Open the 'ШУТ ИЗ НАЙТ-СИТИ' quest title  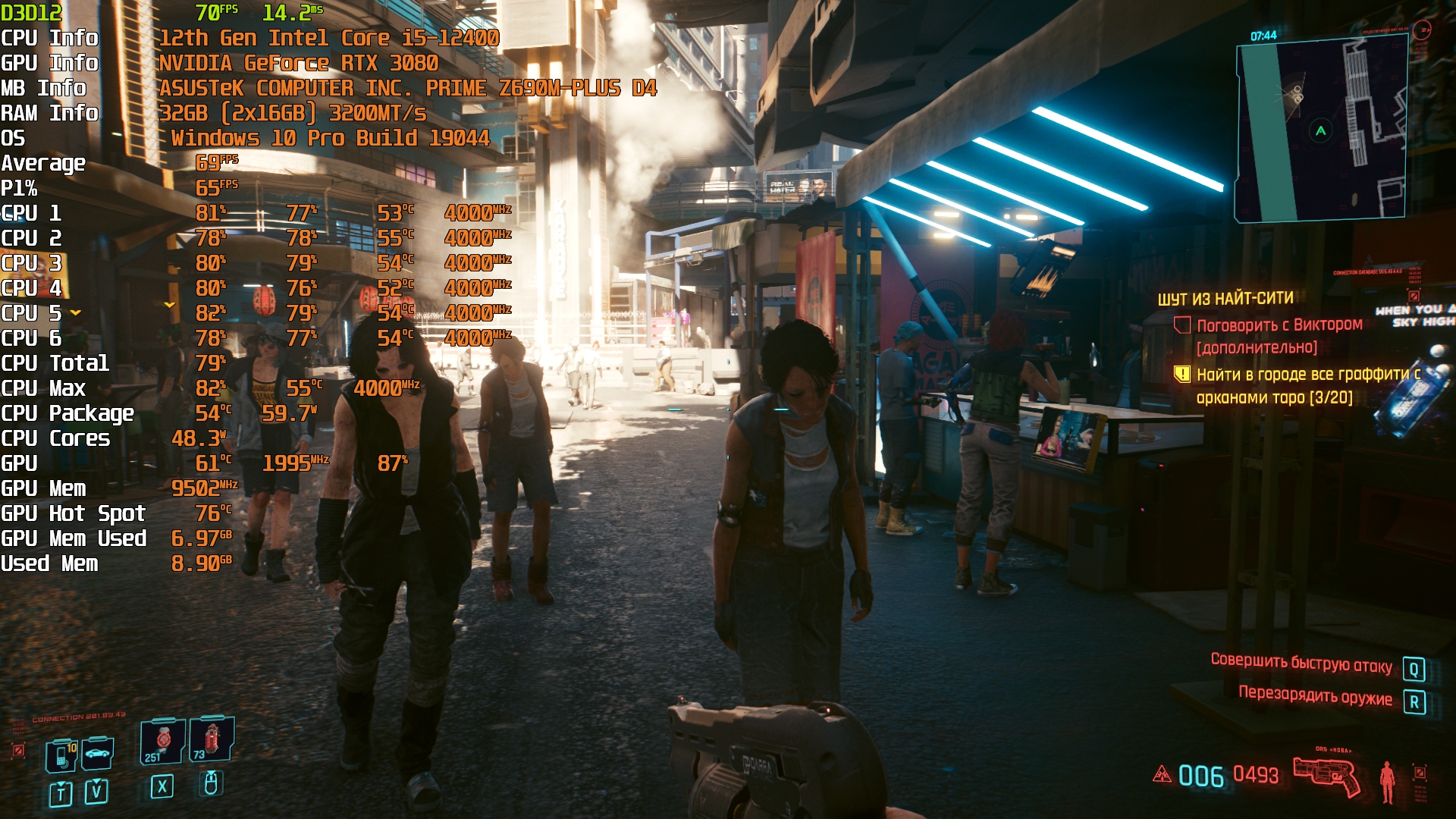tap(1225, 299)
